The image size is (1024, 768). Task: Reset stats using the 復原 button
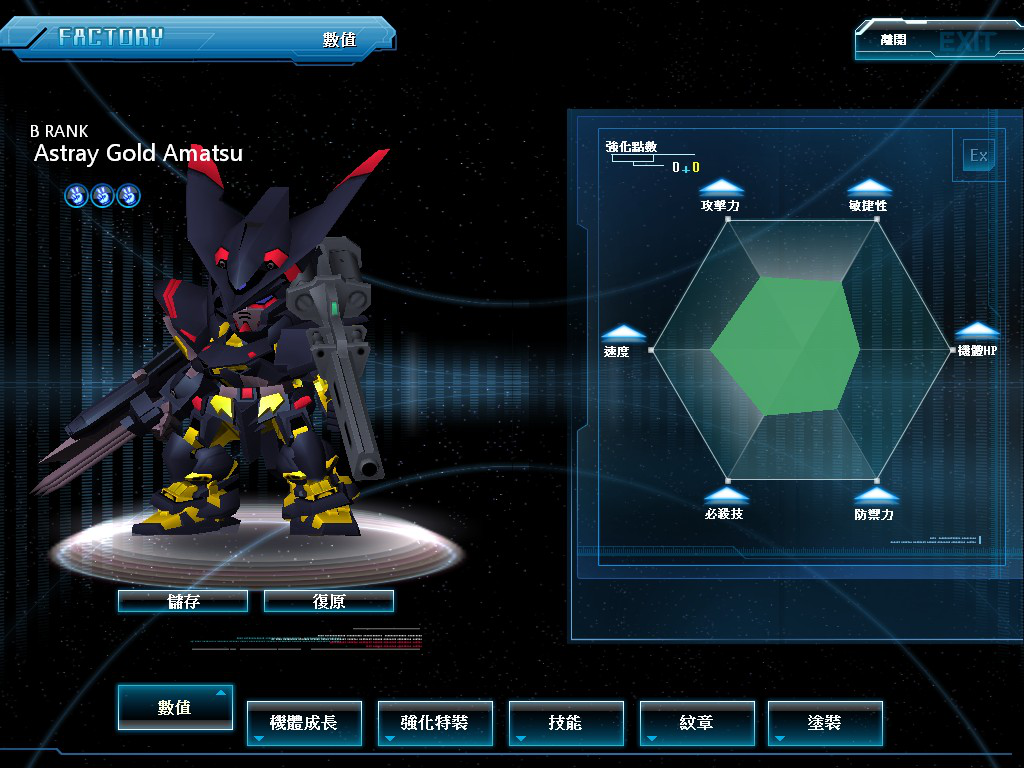click(329, 601)
